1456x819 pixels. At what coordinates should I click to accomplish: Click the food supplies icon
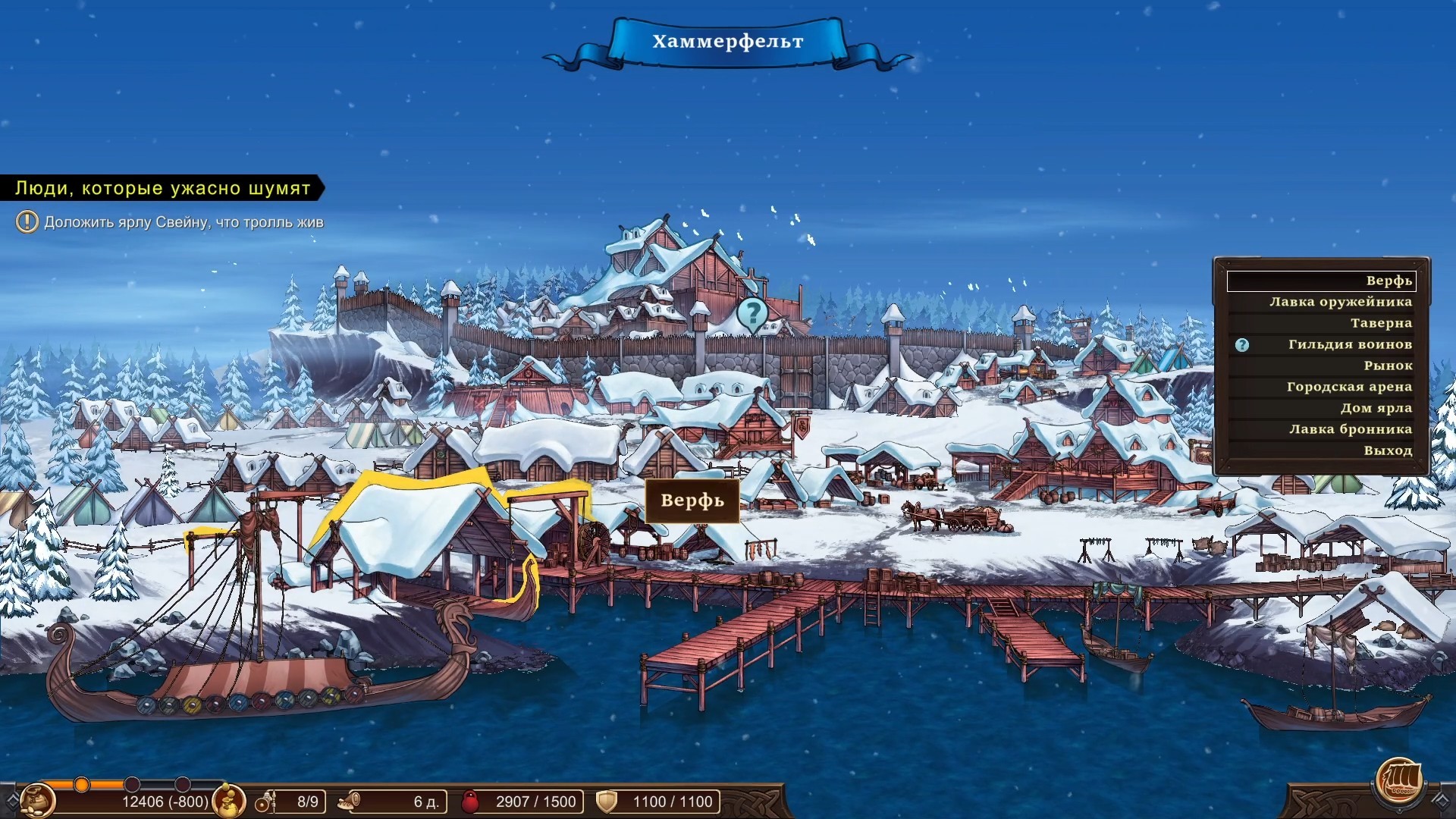[x=349, y=801]
